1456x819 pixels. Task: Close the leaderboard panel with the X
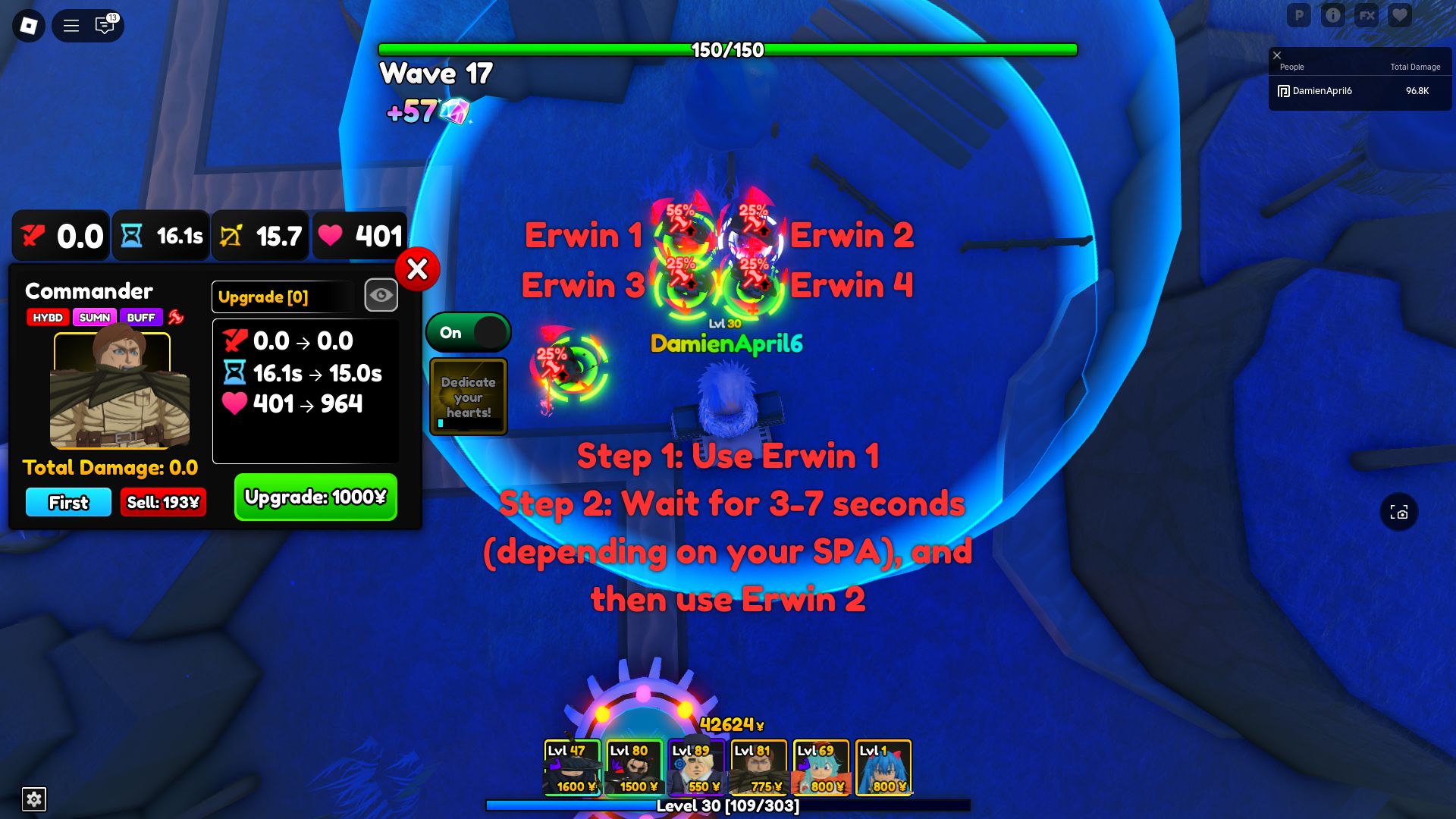tap(1279, 55)
